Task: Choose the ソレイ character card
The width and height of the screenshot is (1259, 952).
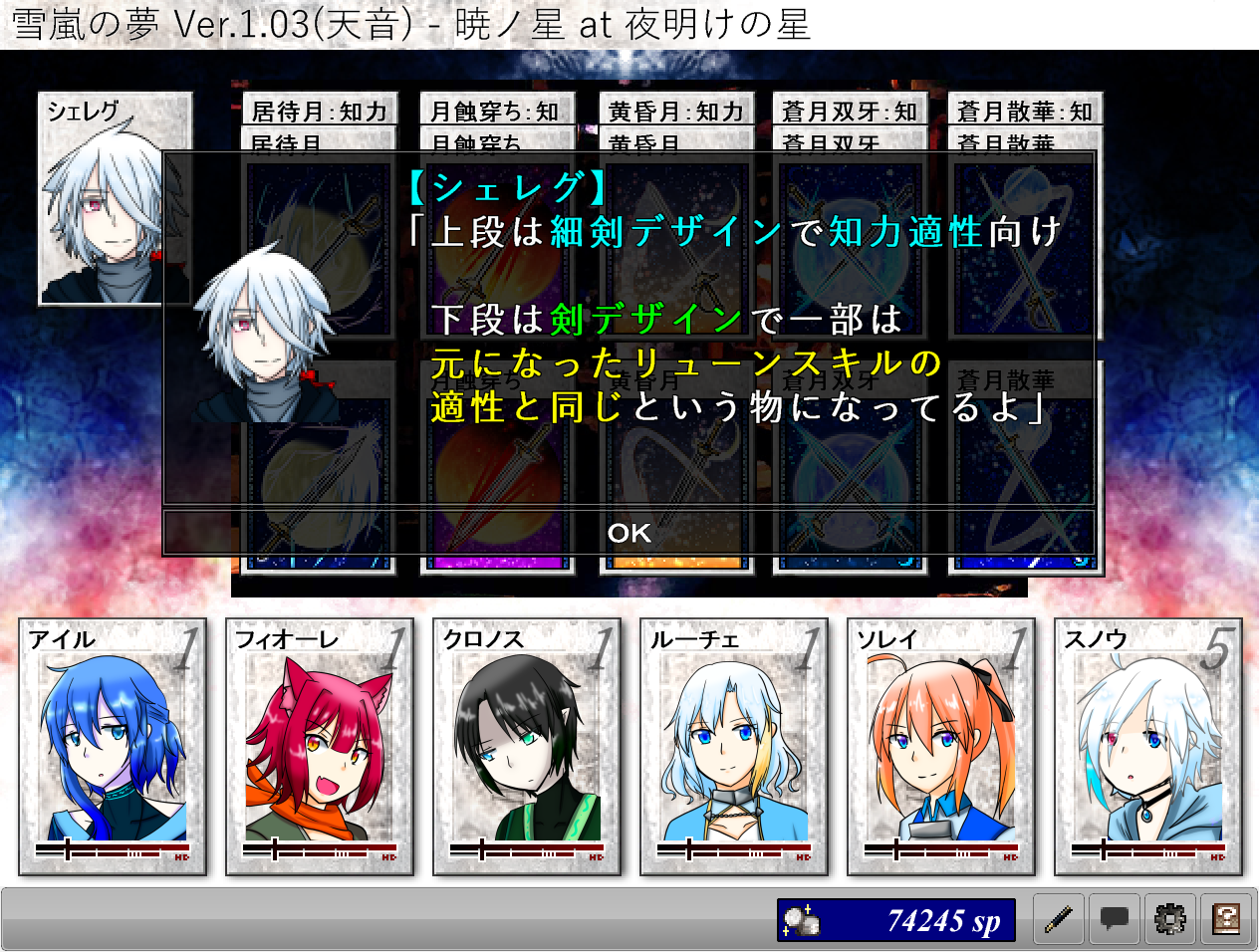Action: click(x=941, y=747)
